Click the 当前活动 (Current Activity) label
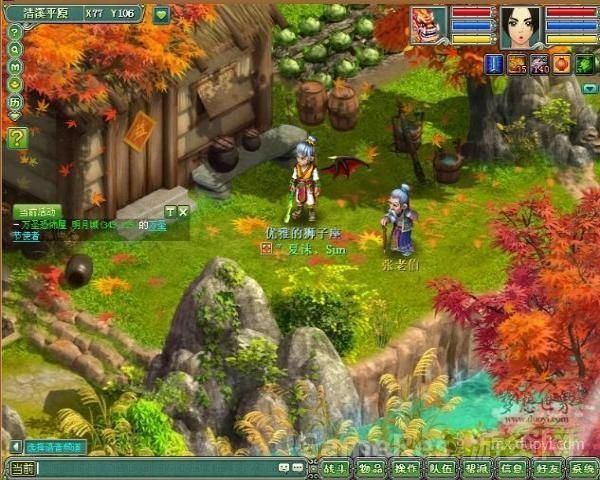The width and height of the screenshot is (600, 480). pyautogui.click(x=37, y=212)
